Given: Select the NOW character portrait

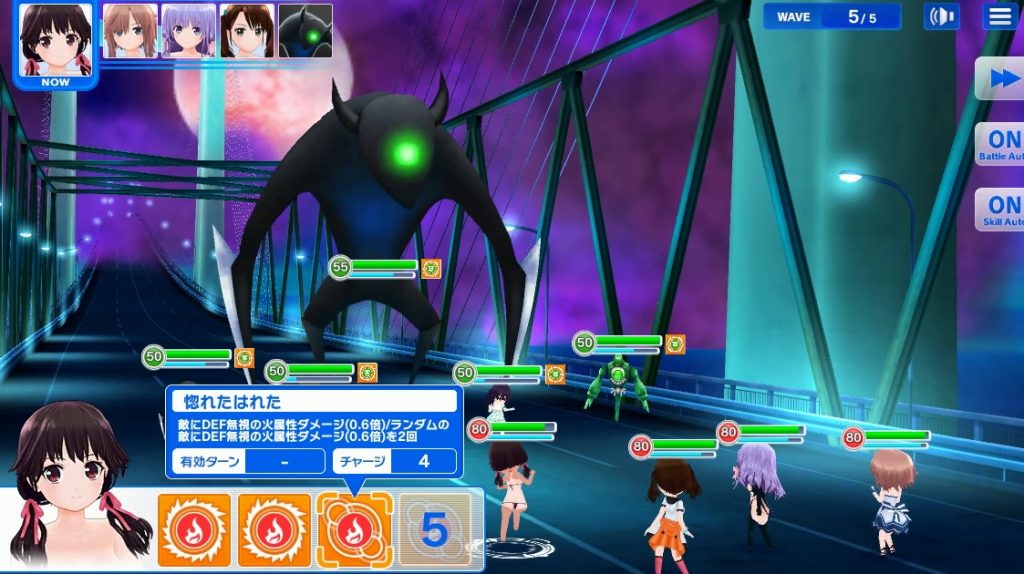Looking at the screenshot, I should pyautogui.click(x=56, y=42).
